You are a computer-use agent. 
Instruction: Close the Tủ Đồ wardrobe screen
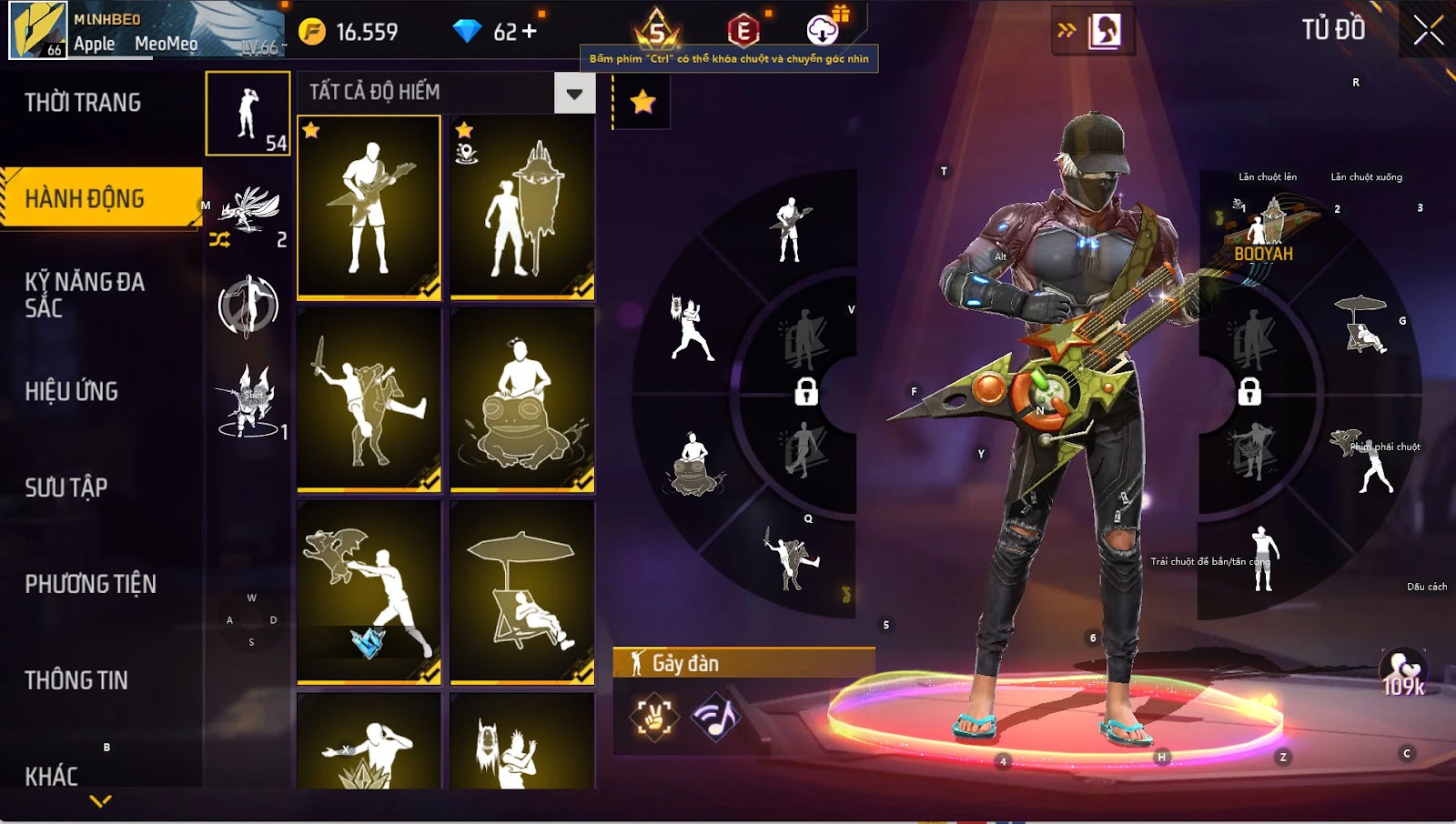coord(1428,31)
